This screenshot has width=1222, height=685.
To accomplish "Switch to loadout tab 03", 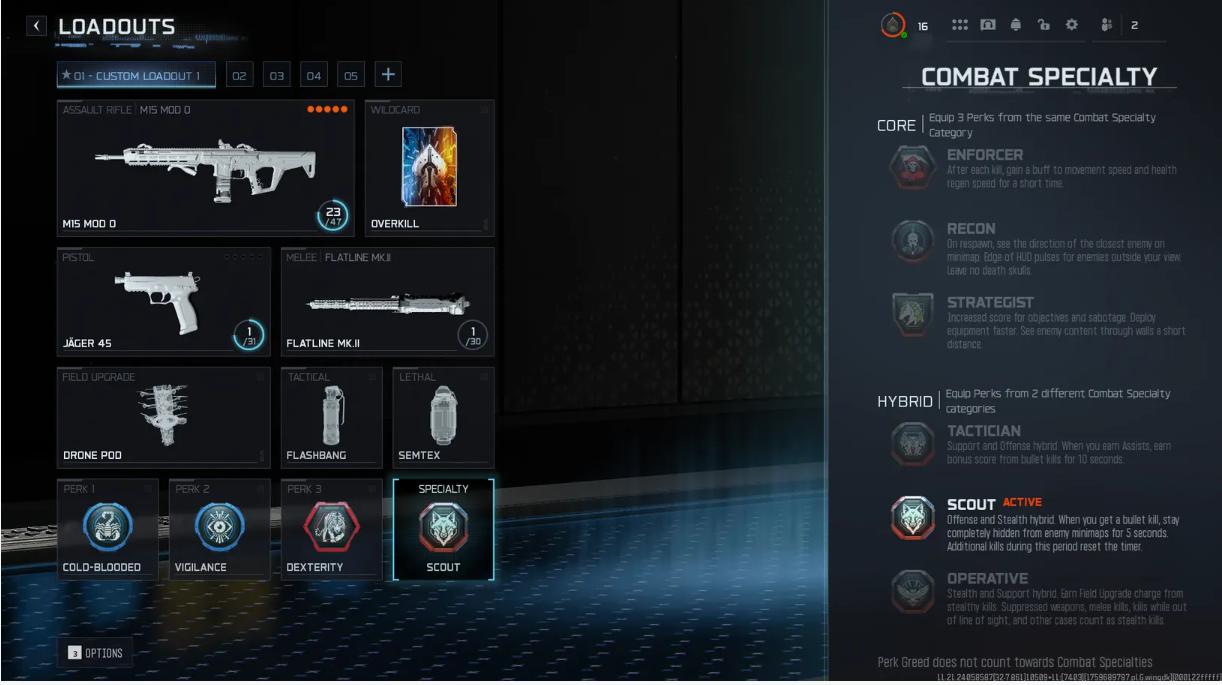I will click(277, 76).
